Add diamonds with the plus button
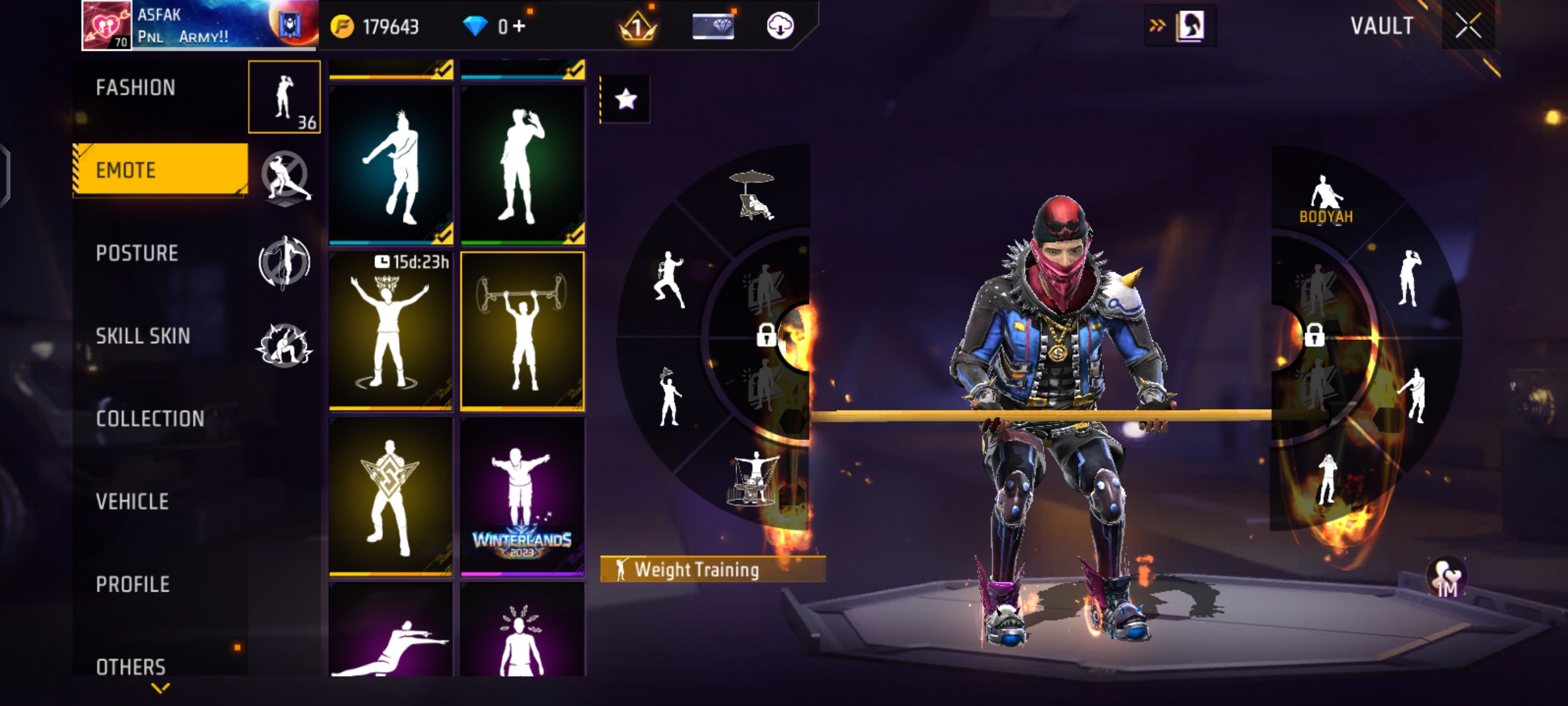 click(x=520, y=26)
